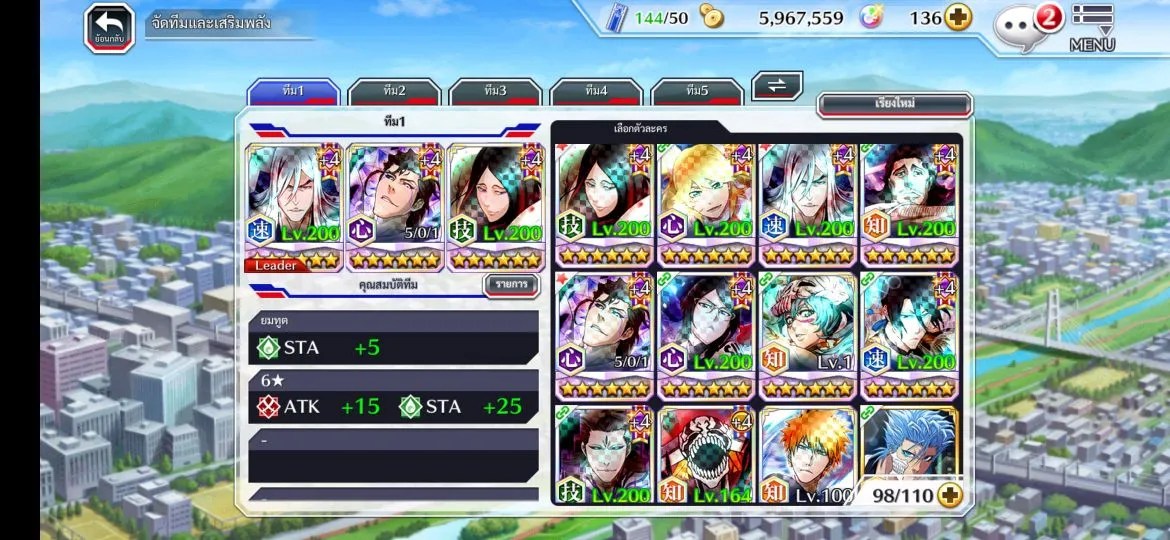The image size is (1170, 540).
Task: Go back using the return arrow button
Action: (109, 27)
